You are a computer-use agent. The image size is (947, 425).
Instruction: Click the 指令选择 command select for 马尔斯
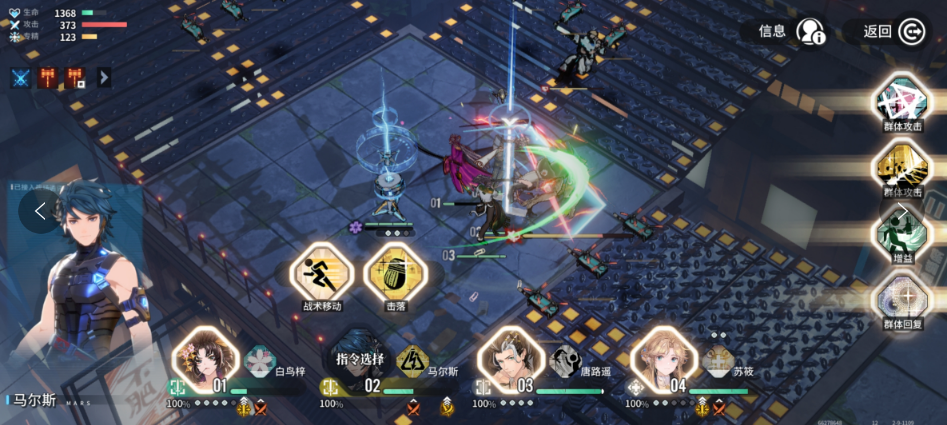[x=360, y=358]
